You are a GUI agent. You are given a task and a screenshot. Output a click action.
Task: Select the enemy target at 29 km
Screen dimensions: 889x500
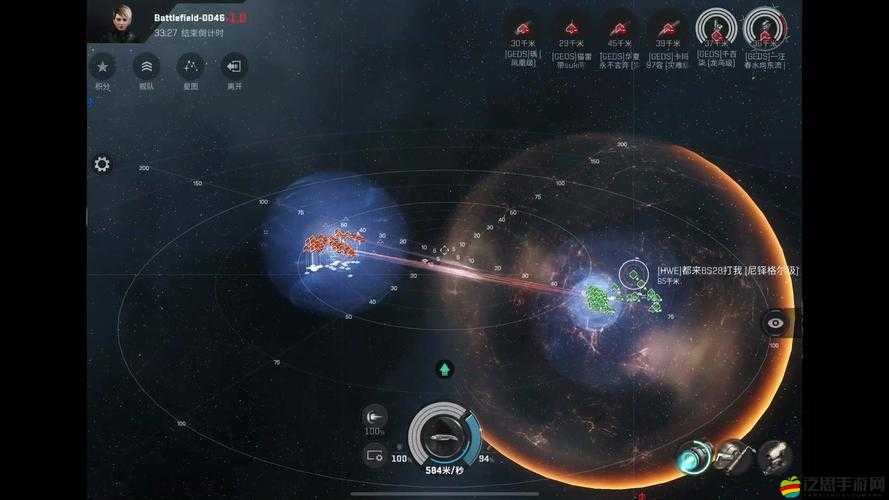[570, 26]
